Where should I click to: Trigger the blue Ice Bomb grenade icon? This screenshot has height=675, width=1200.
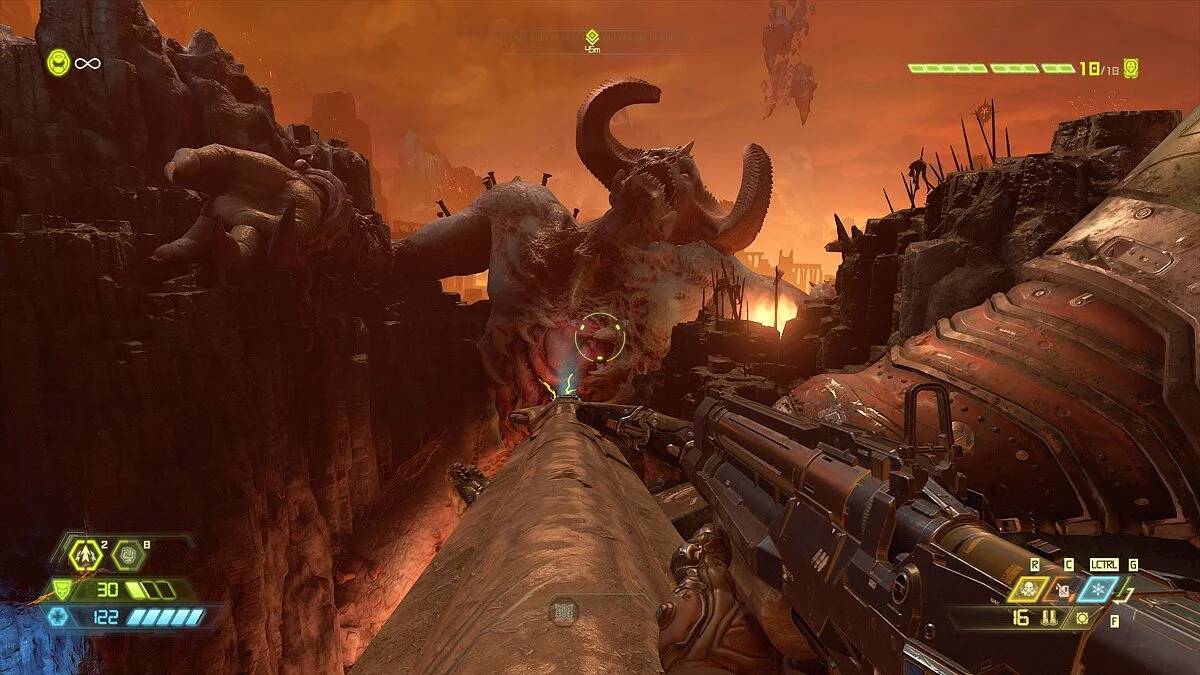pyautogui.click(x=1101, y=589)
